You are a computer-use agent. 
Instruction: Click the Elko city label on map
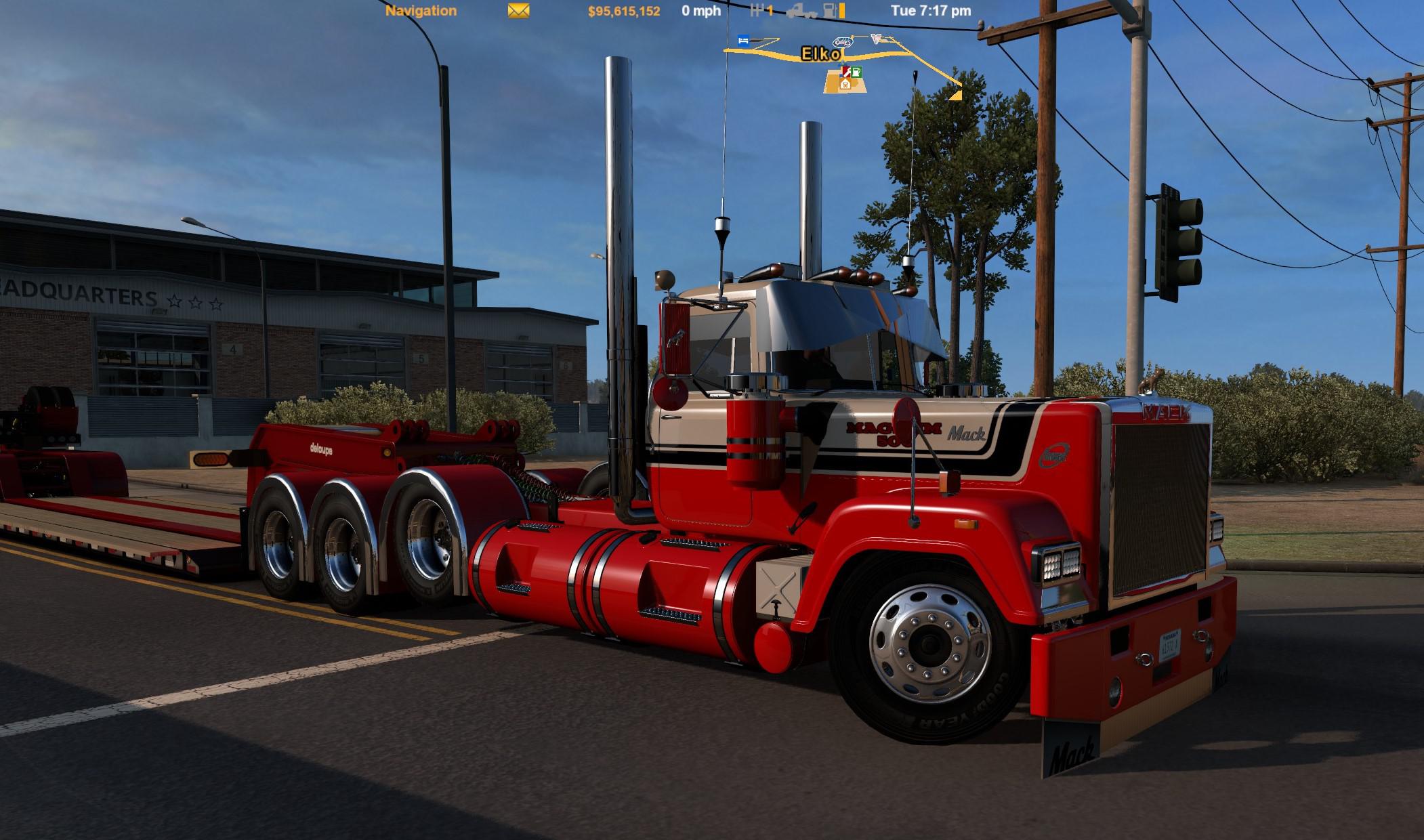(821, 54)
